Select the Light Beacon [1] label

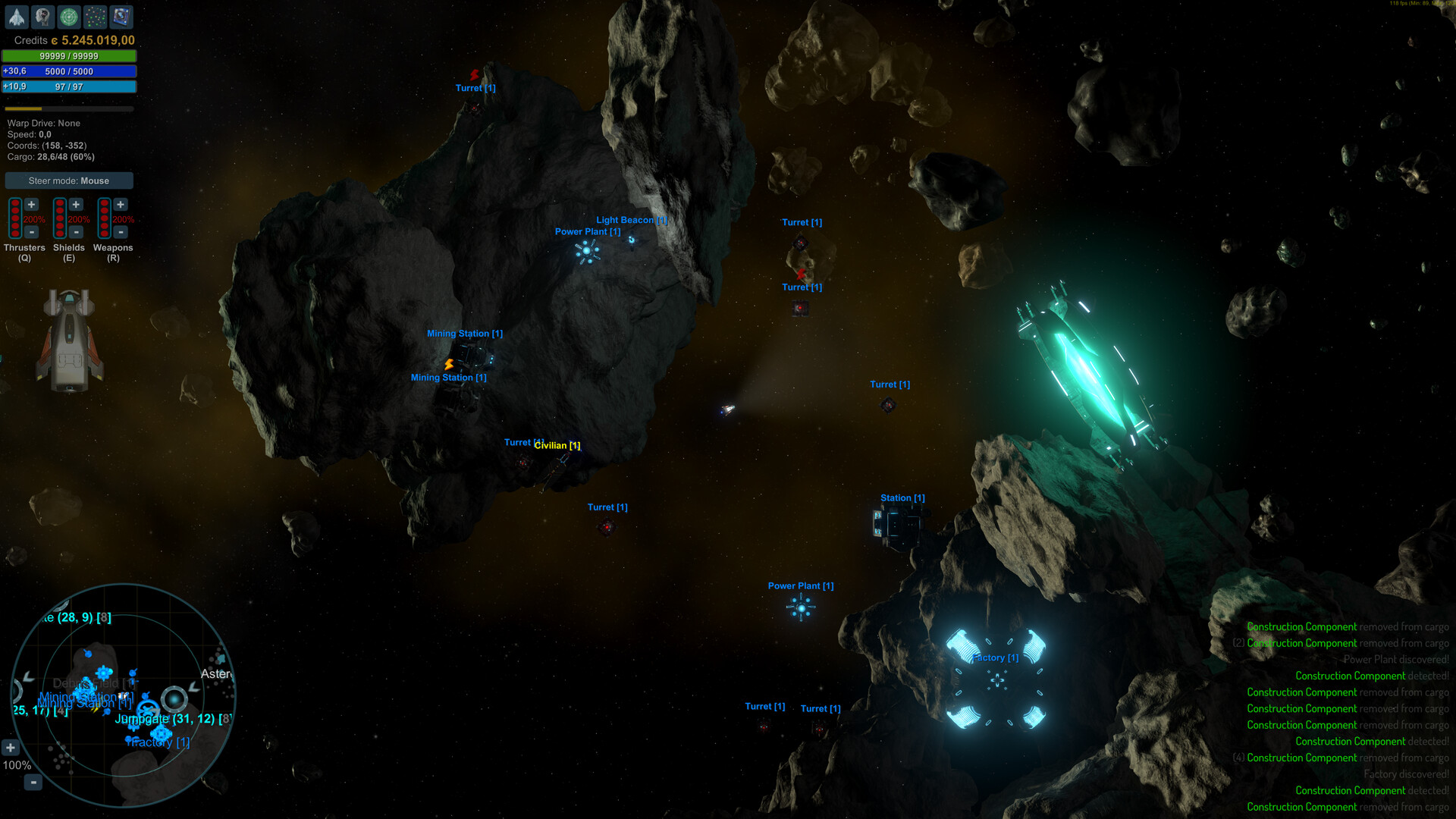631,220
